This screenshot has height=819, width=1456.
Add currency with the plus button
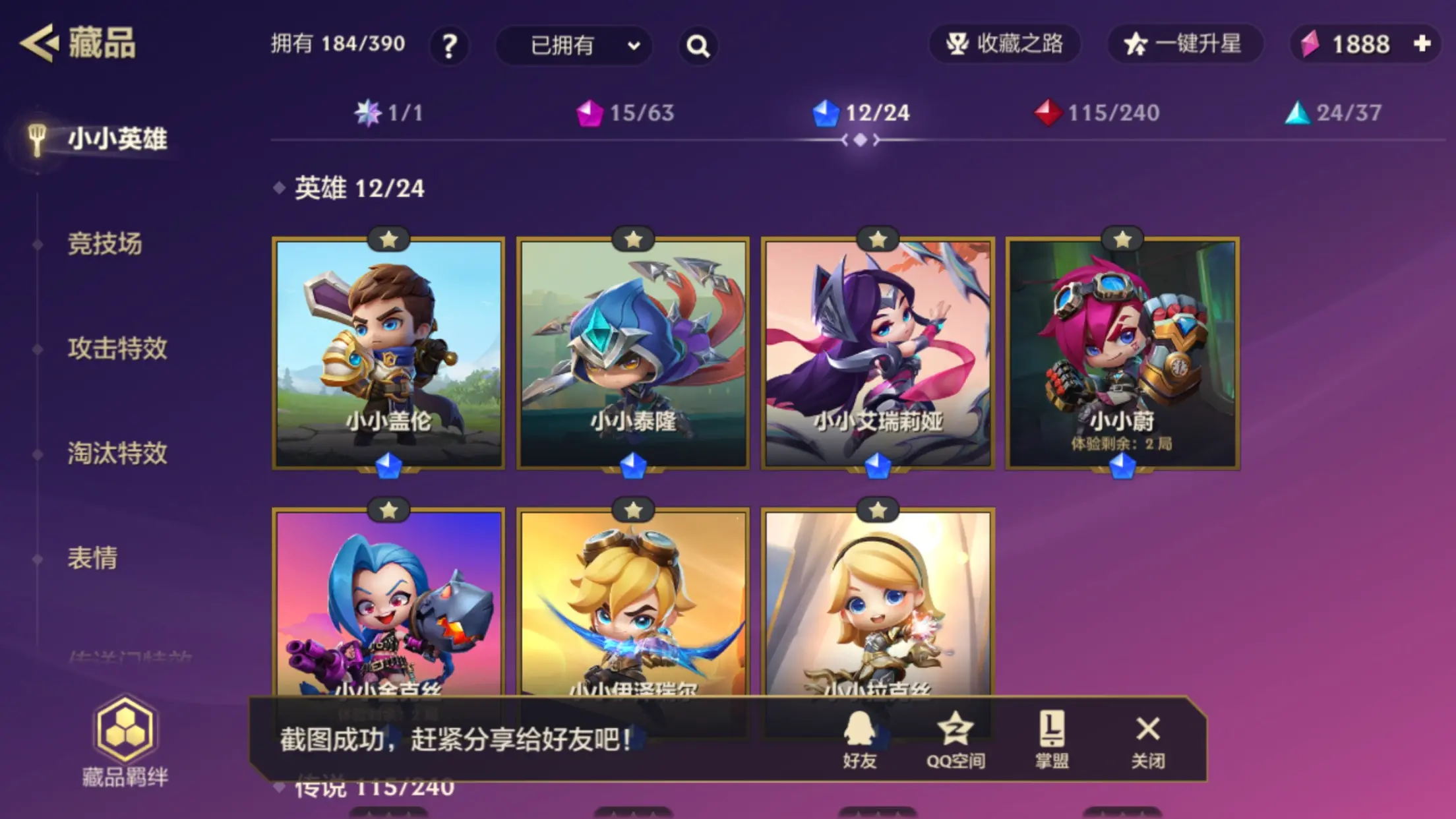pyautogui.click(x=1422, y=44)
